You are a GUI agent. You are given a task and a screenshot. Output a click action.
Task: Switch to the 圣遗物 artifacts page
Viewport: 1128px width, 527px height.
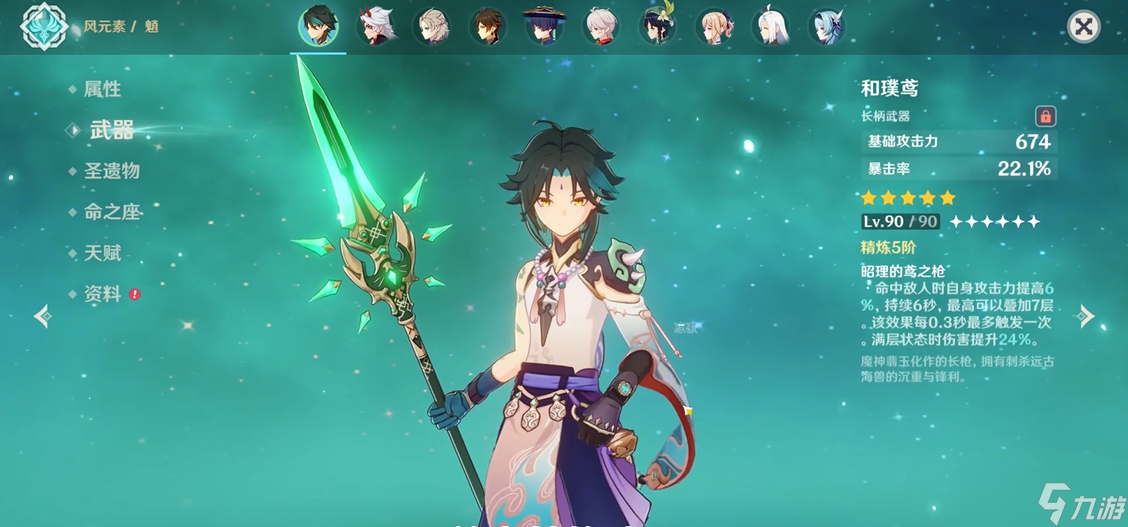[111, 171]
